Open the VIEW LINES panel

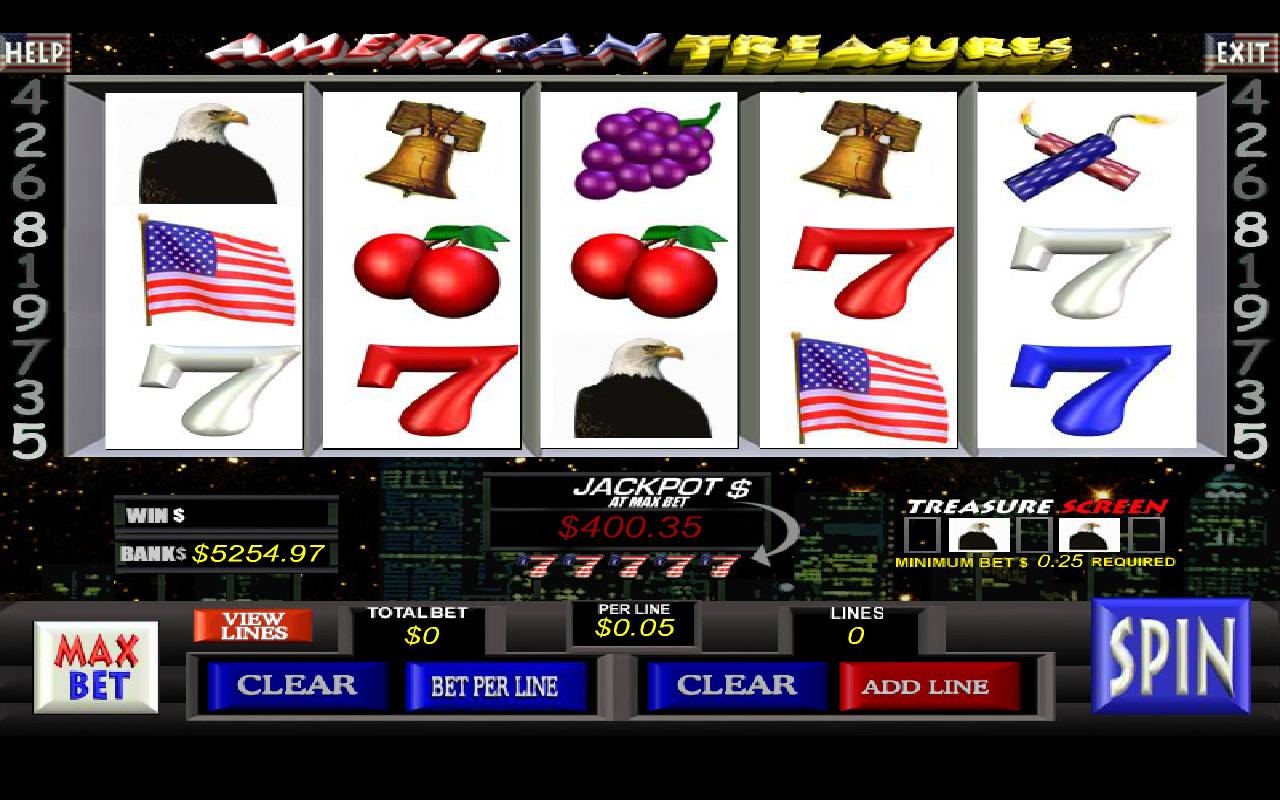pyautogui.click(x=253, y=627)
